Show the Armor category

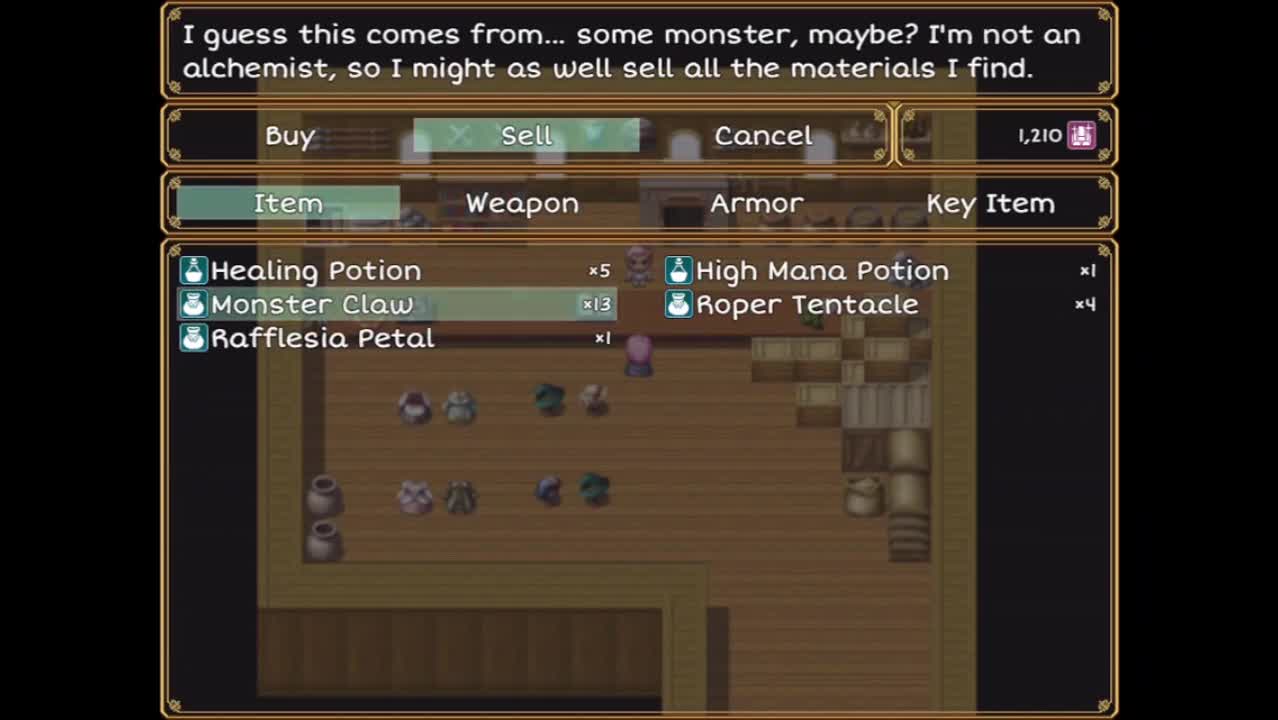[756, 203]
